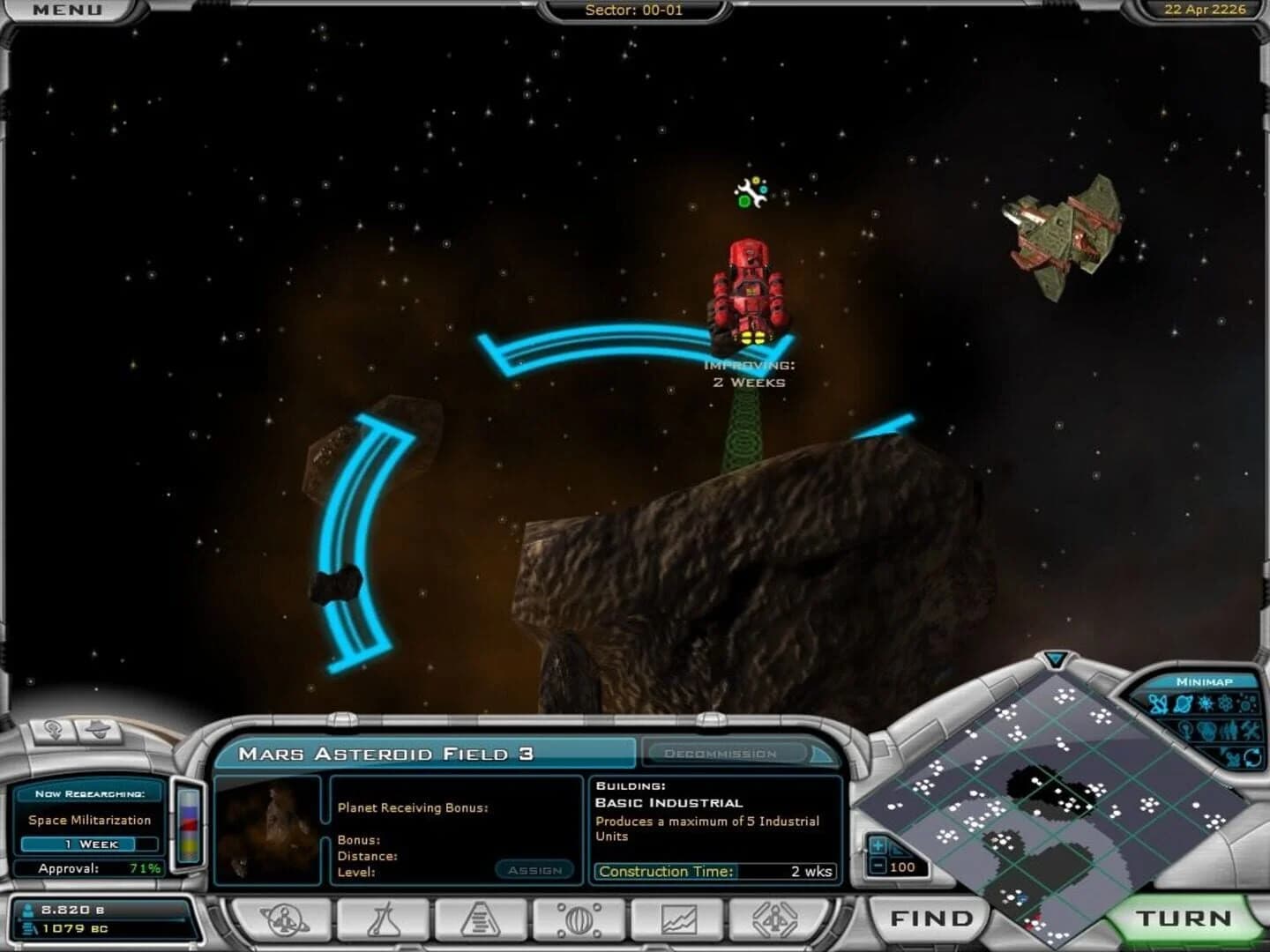
Task: Click the Mars Asteroid Field 3 thumbnail image
Action: pos(269,833)
